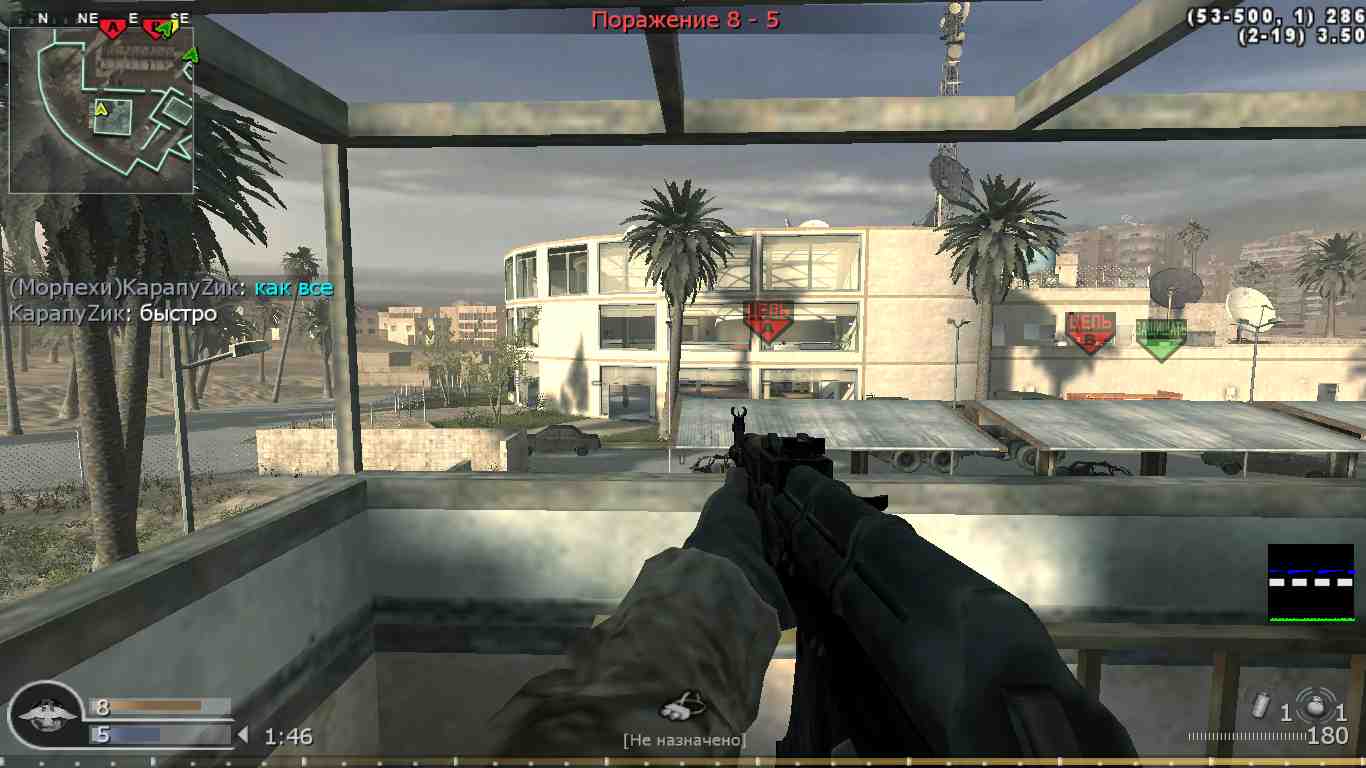
Task: Expand the [Не назначено] class selector
Action: pos(683,741)
